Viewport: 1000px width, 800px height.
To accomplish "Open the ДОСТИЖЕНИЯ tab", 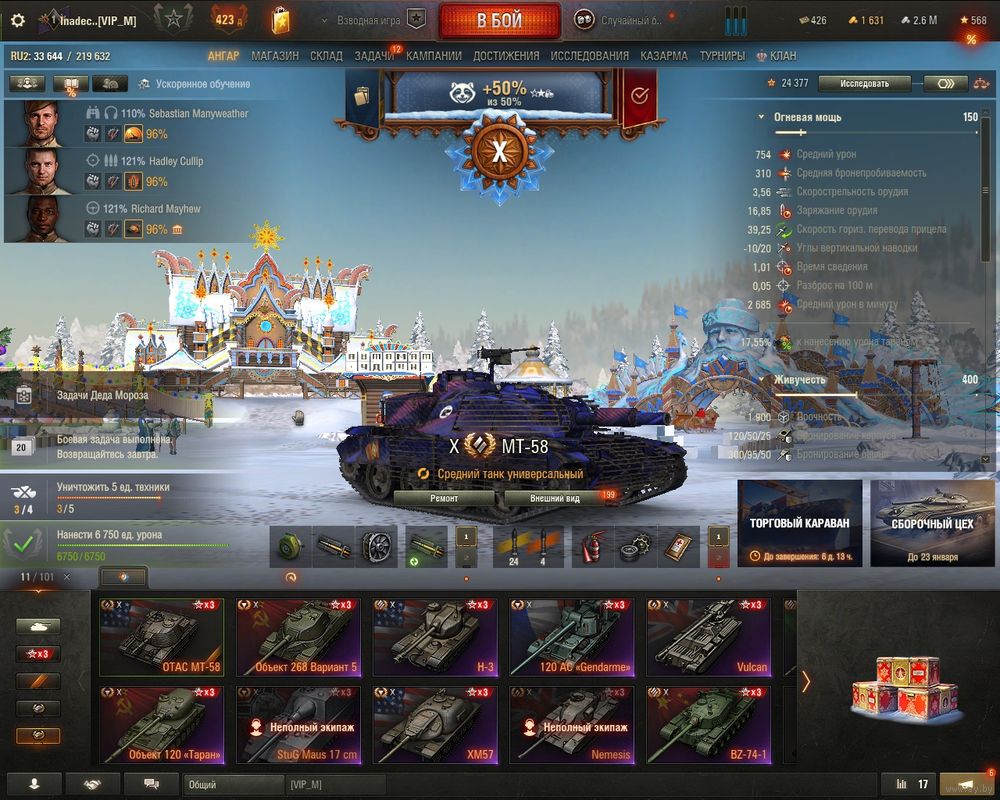I will pyautogui.click(x=506, y=56).
